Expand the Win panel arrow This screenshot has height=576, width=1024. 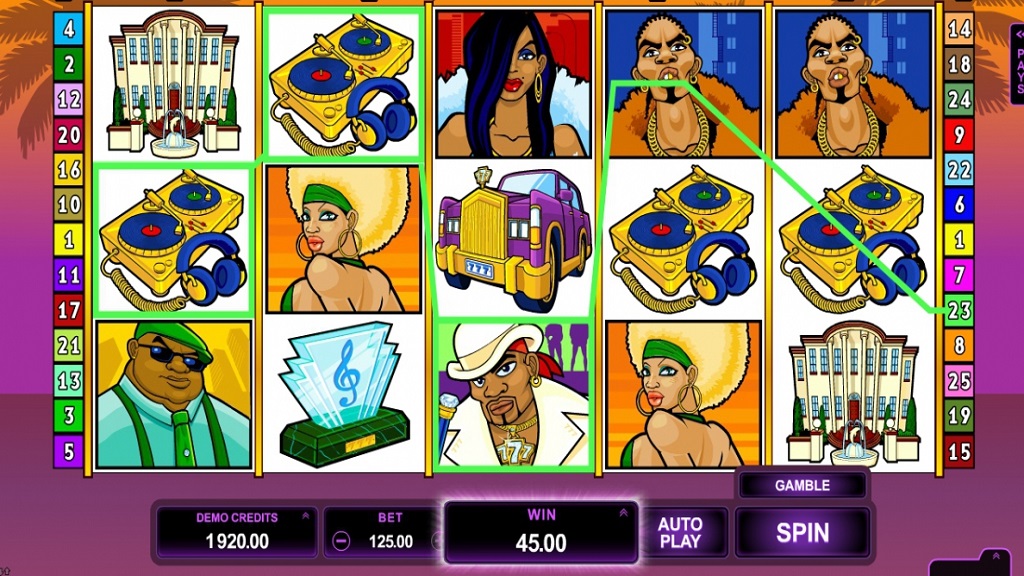(x=623, y=513)
